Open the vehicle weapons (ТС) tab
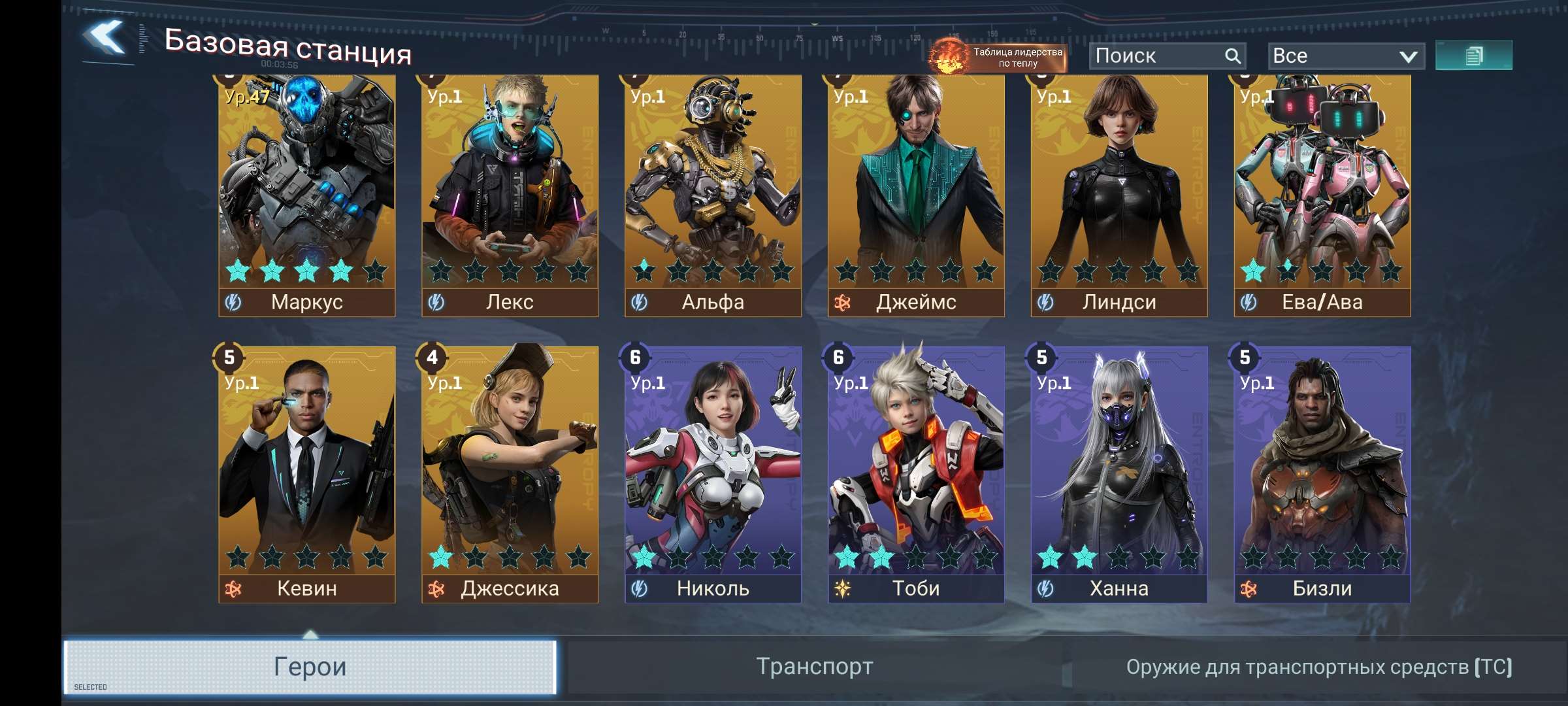 tap(1318, 667)
